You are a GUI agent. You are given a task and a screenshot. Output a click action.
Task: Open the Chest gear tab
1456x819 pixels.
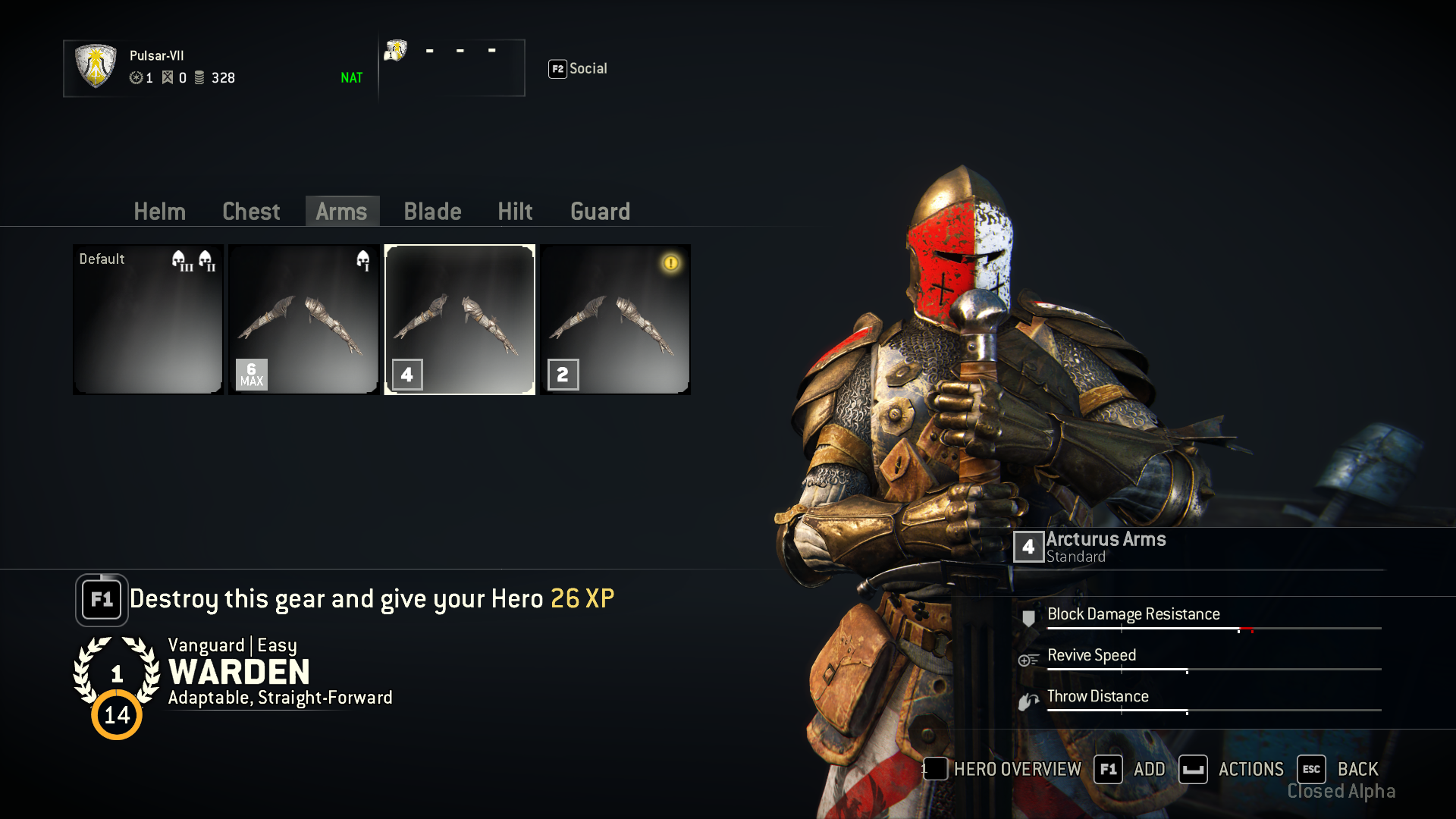click(x=251, y=212)
